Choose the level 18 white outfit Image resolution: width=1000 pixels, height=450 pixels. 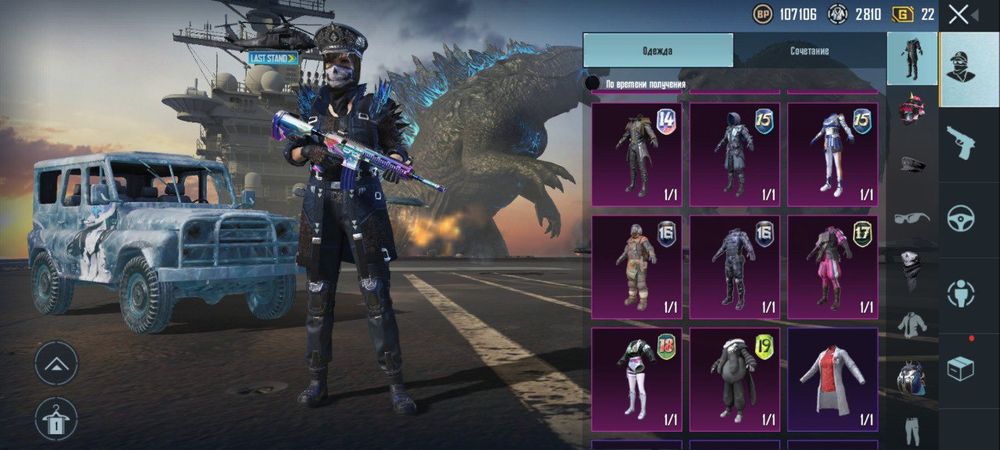(x=636, y=375)
